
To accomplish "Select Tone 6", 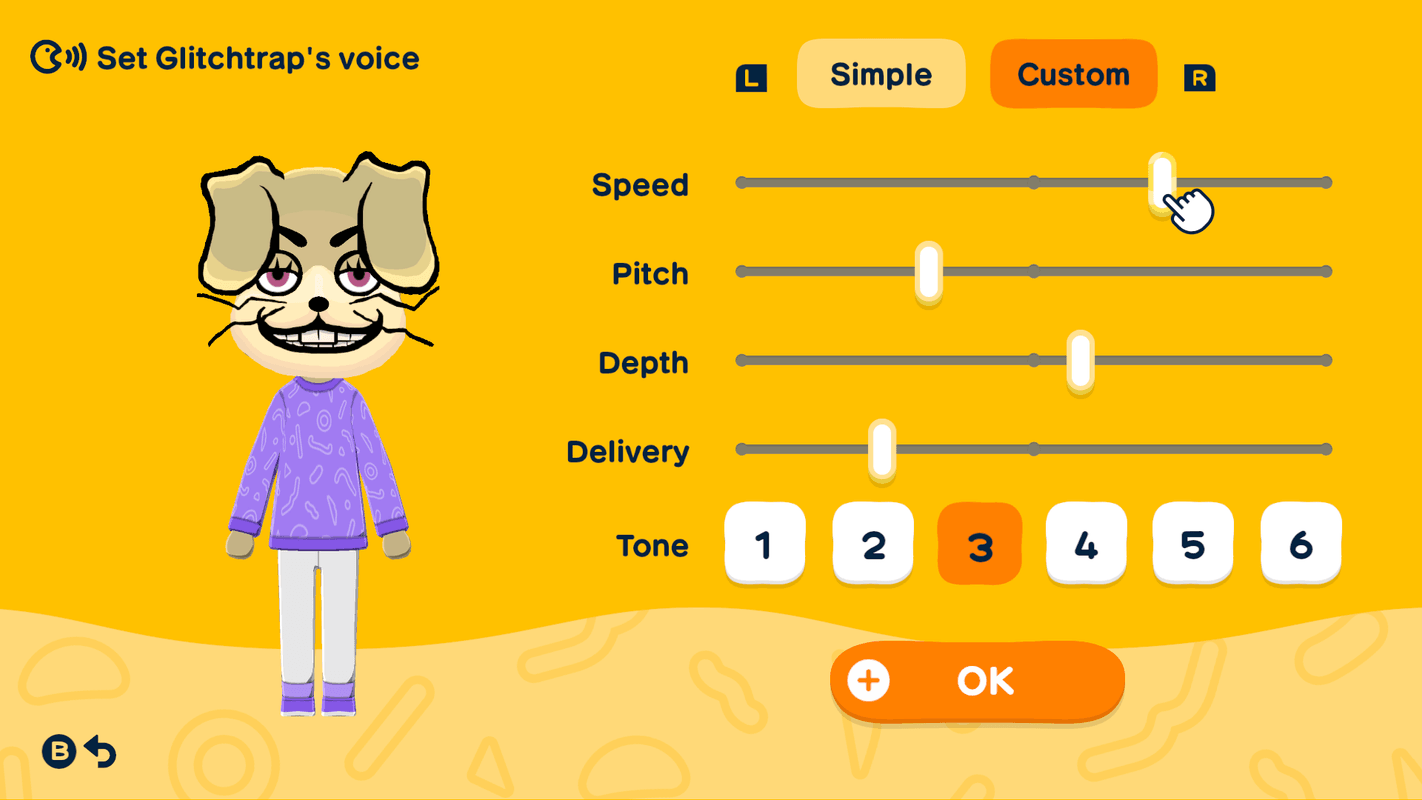I will 1300,544.
